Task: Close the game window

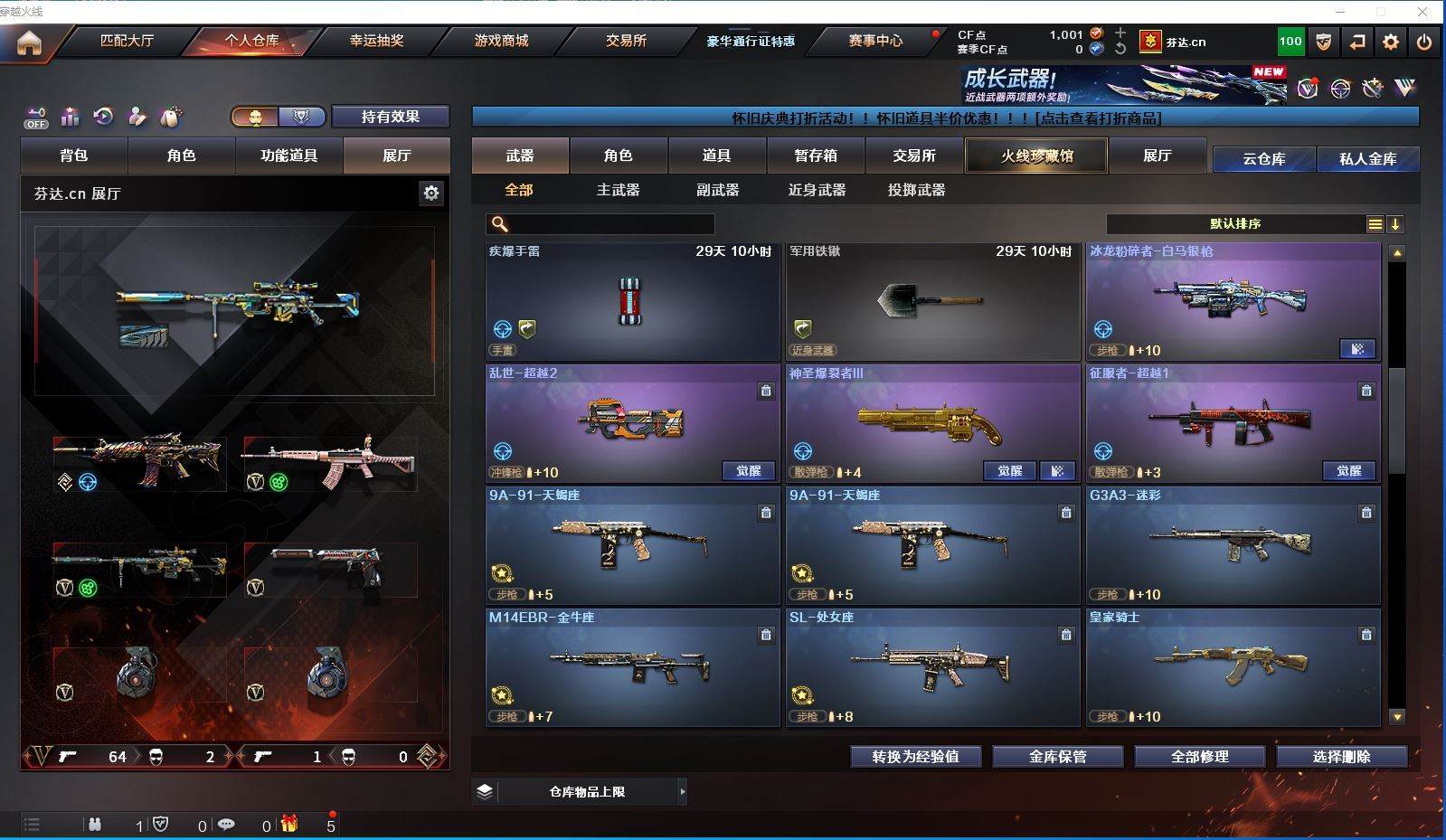Action: [x=1423, y=12]
